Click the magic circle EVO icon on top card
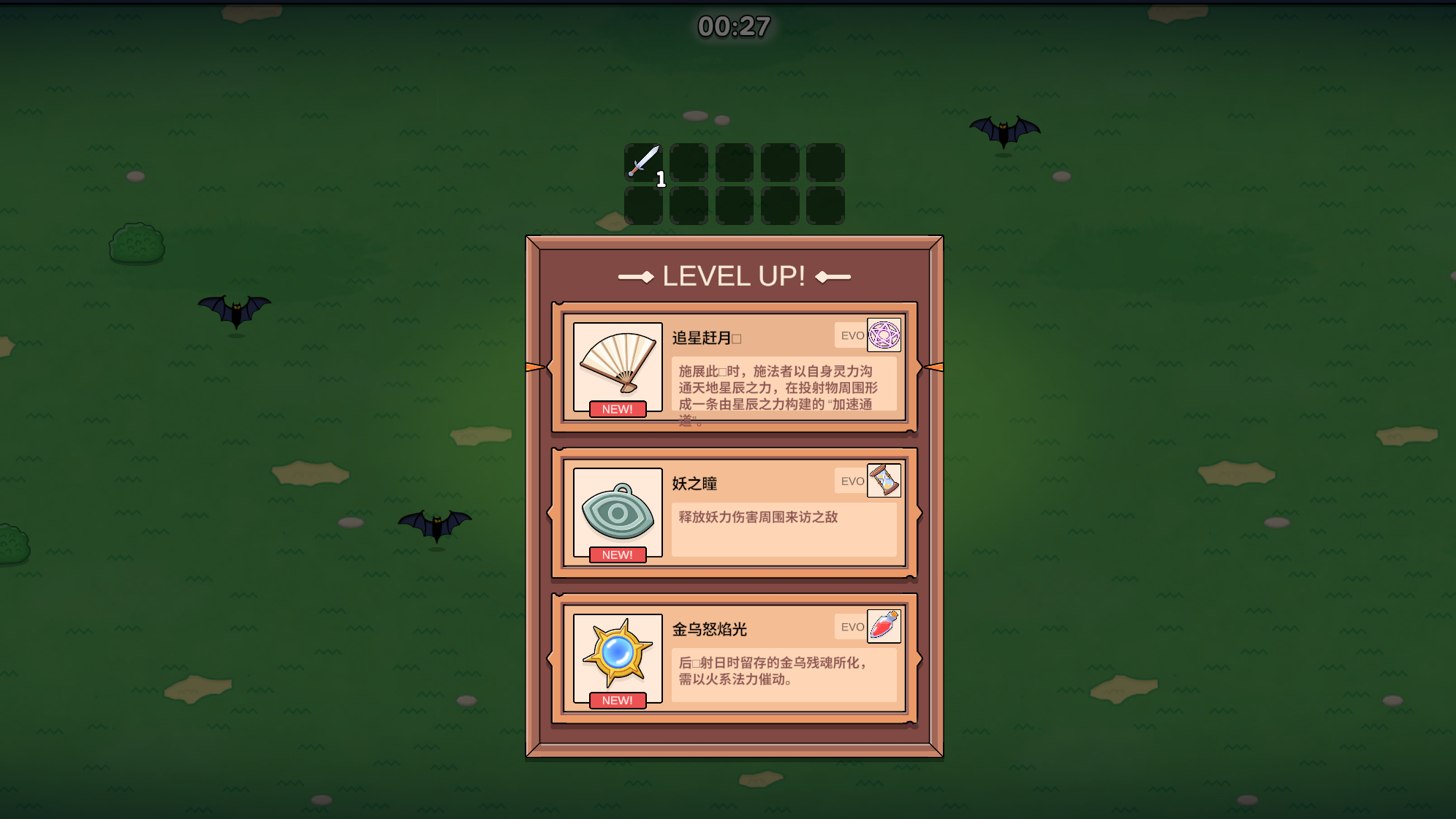Image resolution: width=1456 pixels, height=819 pixels. pyautogui.click(x=883, y=335)
